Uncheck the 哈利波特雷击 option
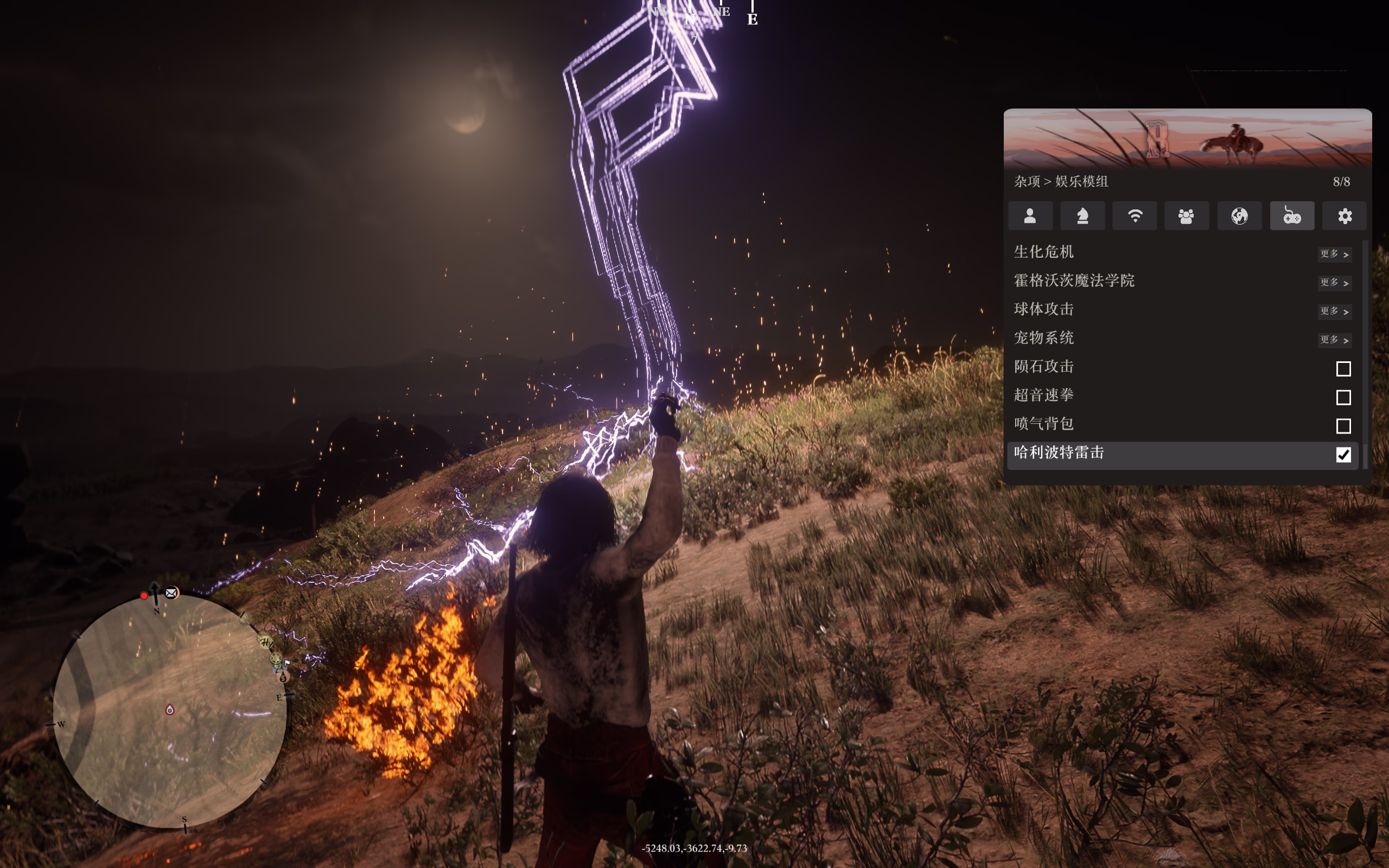 [1343, 455]
